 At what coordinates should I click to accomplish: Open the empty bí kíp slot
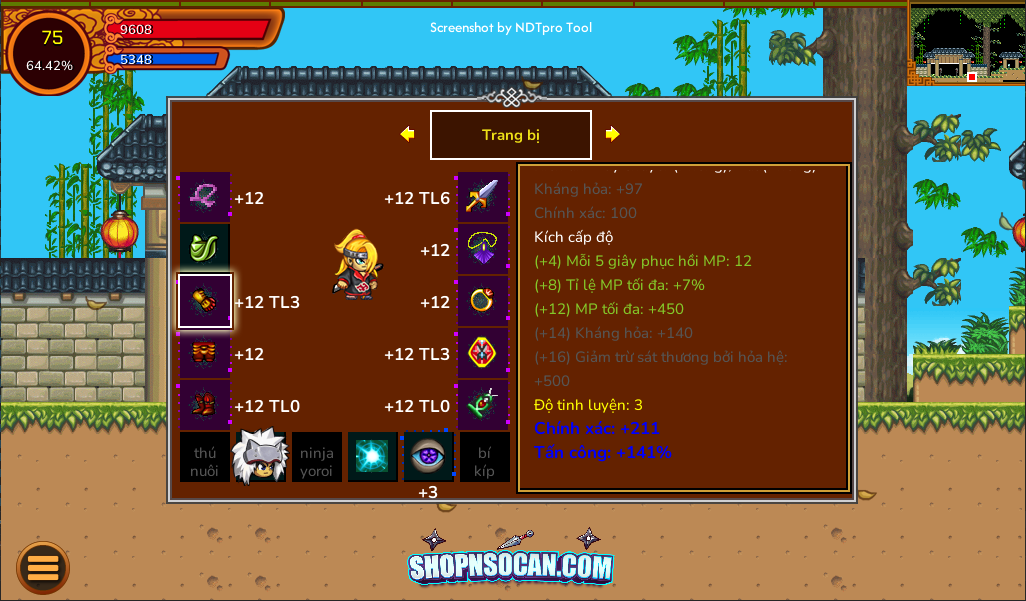tap(484, 457)
